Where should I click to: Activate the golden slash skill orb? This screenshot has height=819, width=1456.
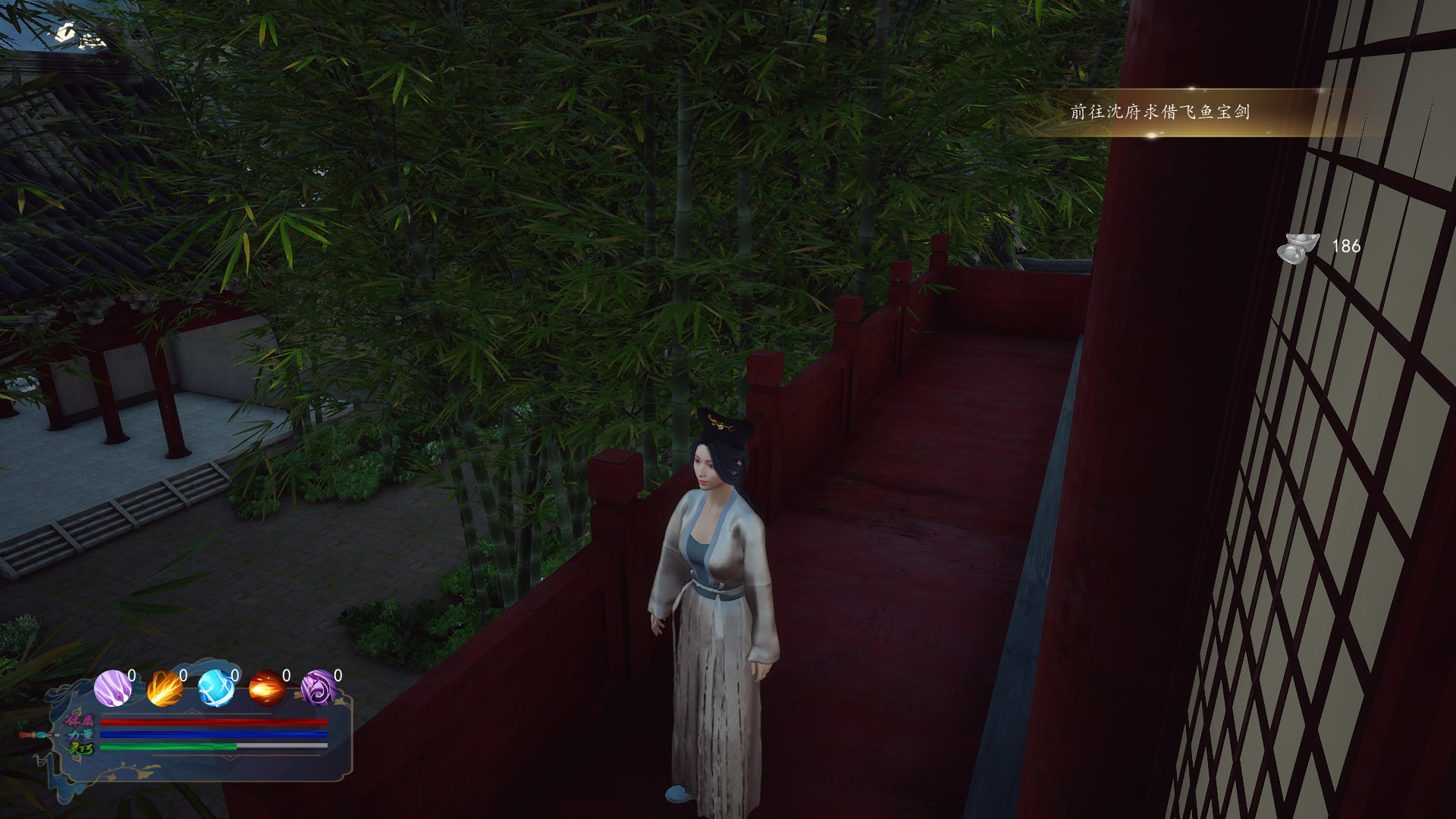[x=164, y=689]
